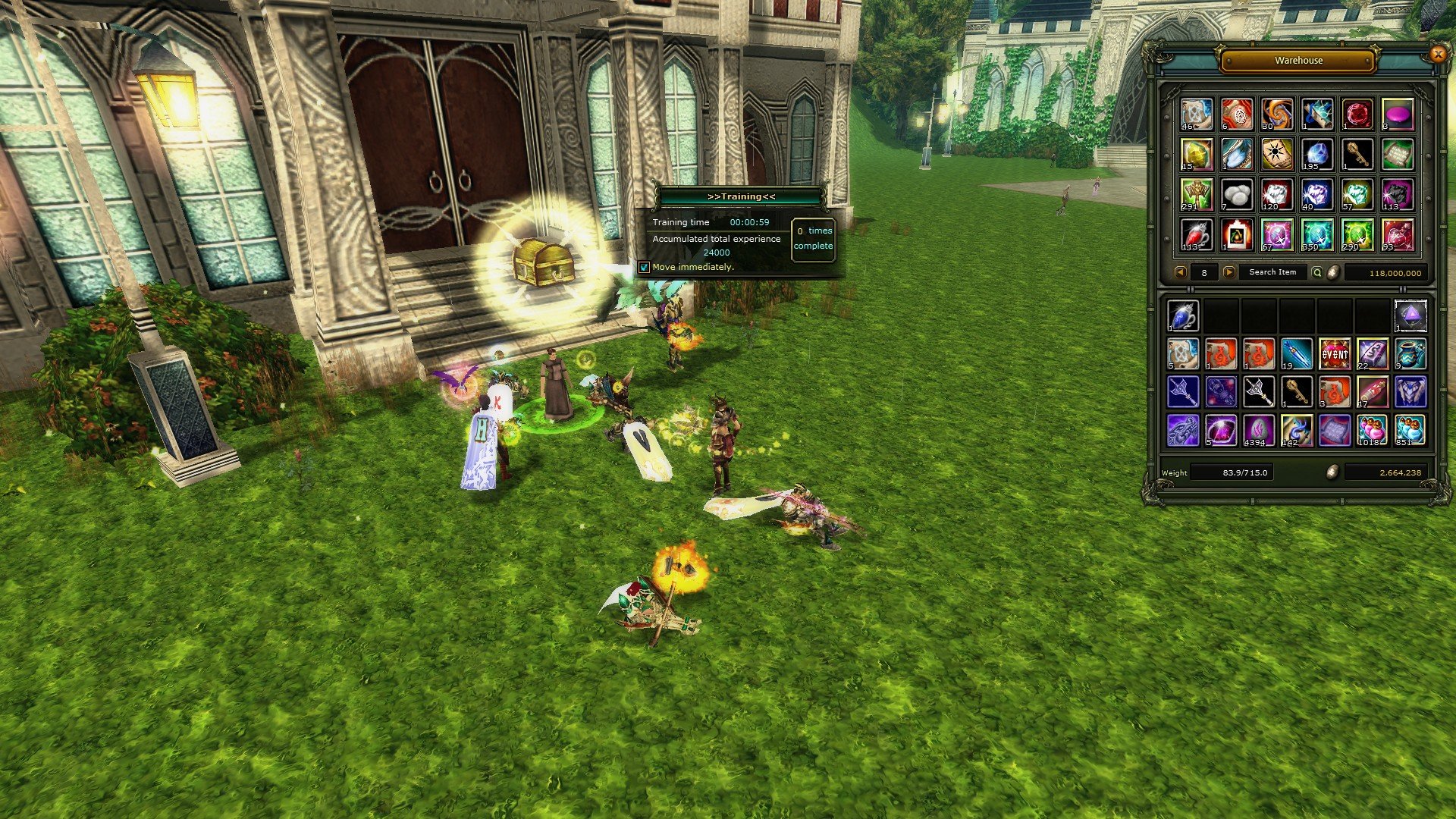Select the pink oval gem in warehouse
Image resolution: width=1456 pixels, height=819 pixels.
pyautogui.click(x=1397, y=114)
